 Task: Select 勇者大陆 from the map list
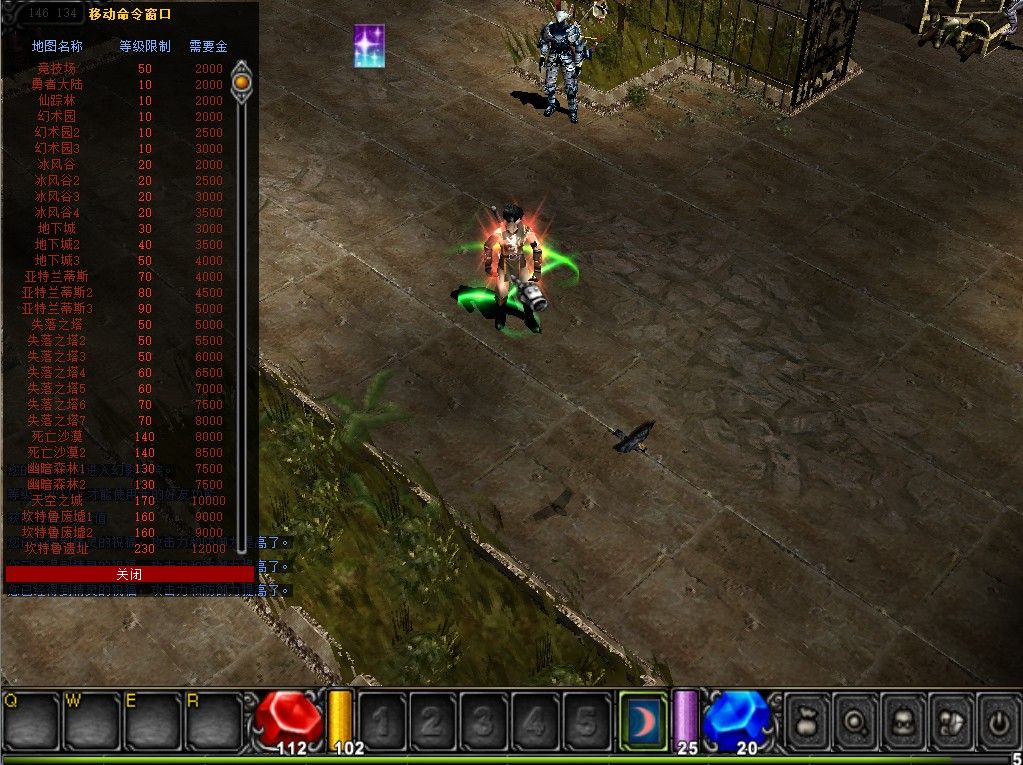click(x=57, y=85)
